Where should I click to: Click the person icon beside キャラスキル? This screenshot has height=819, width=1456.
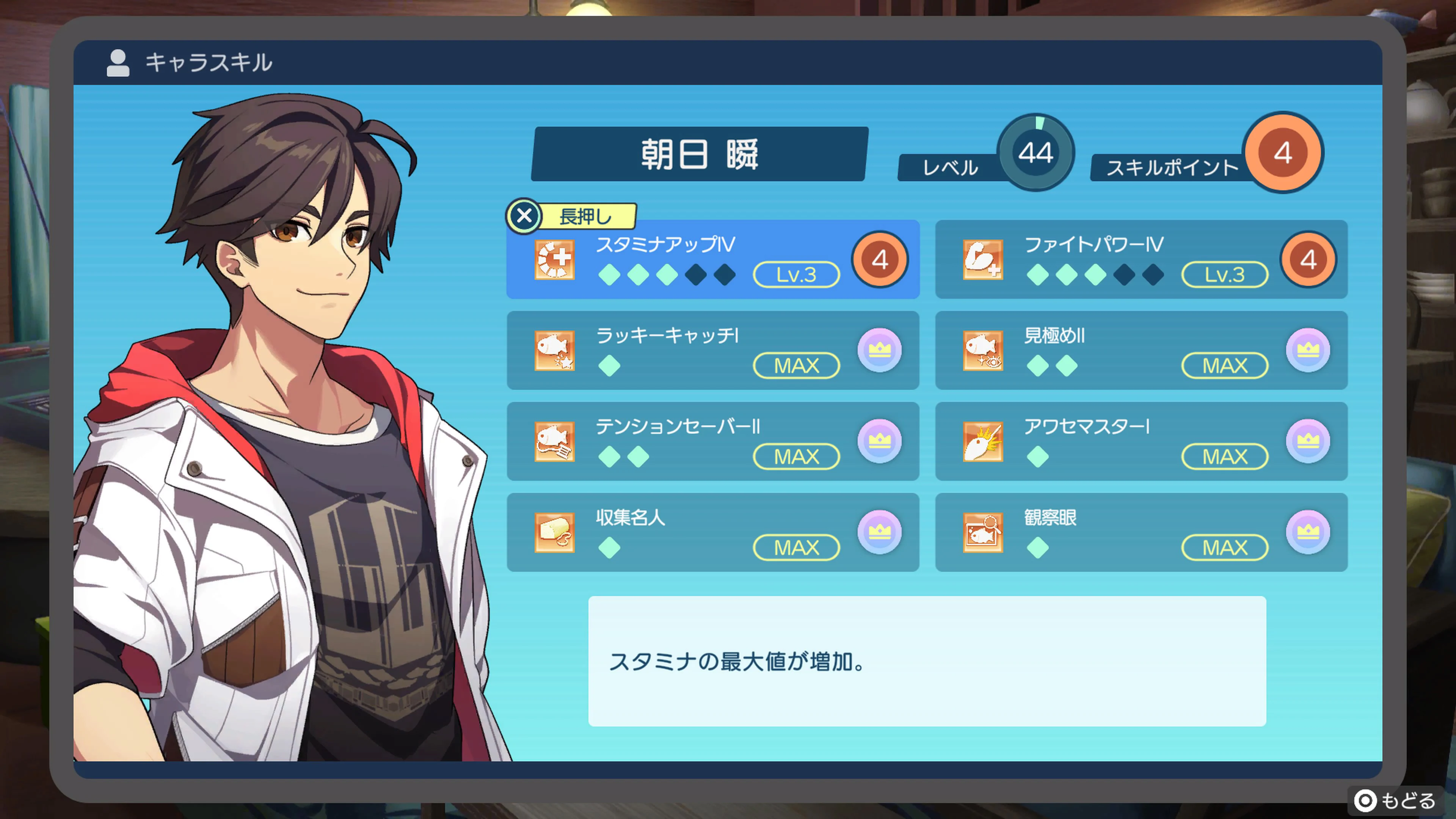(x=117, y=63)
